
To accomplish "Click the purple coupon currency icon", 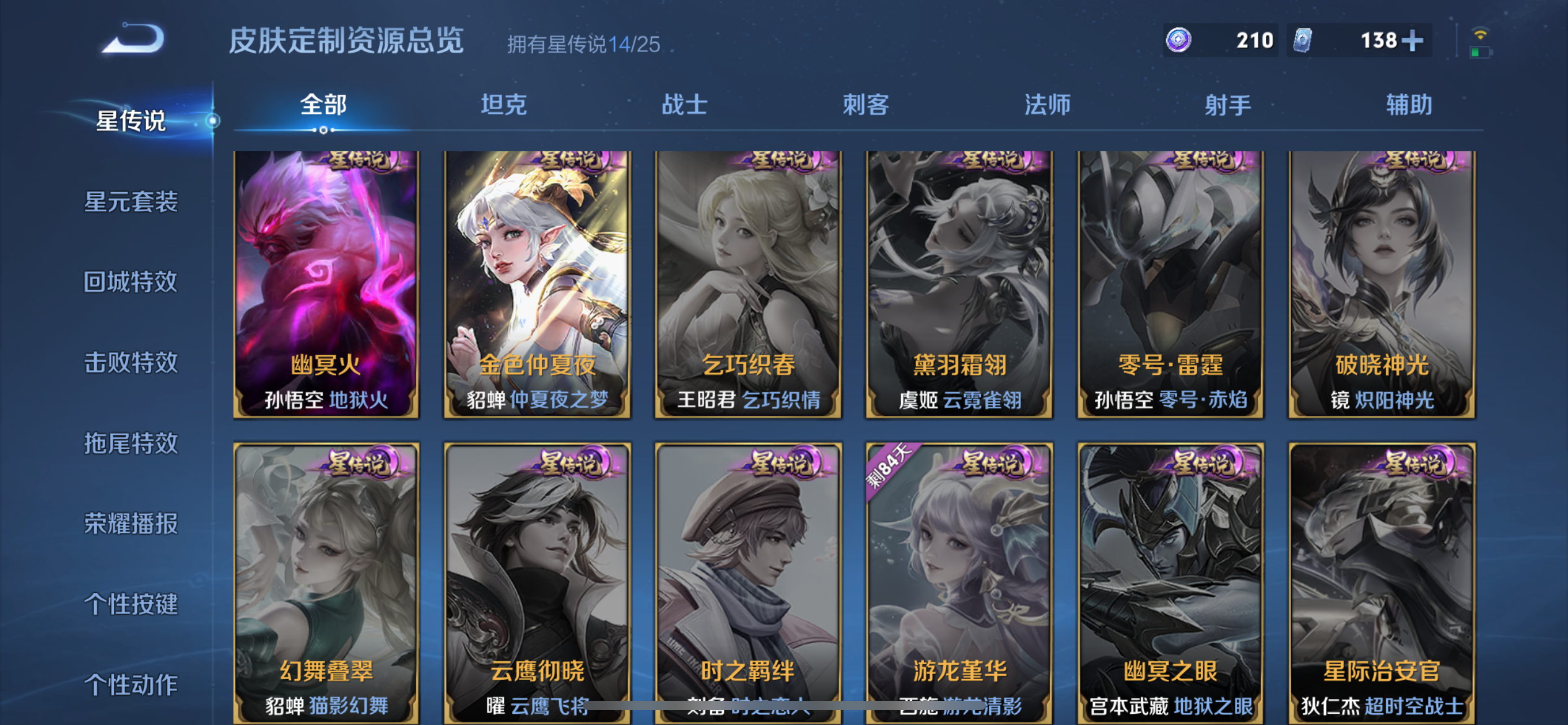I will coord(1180,40).
